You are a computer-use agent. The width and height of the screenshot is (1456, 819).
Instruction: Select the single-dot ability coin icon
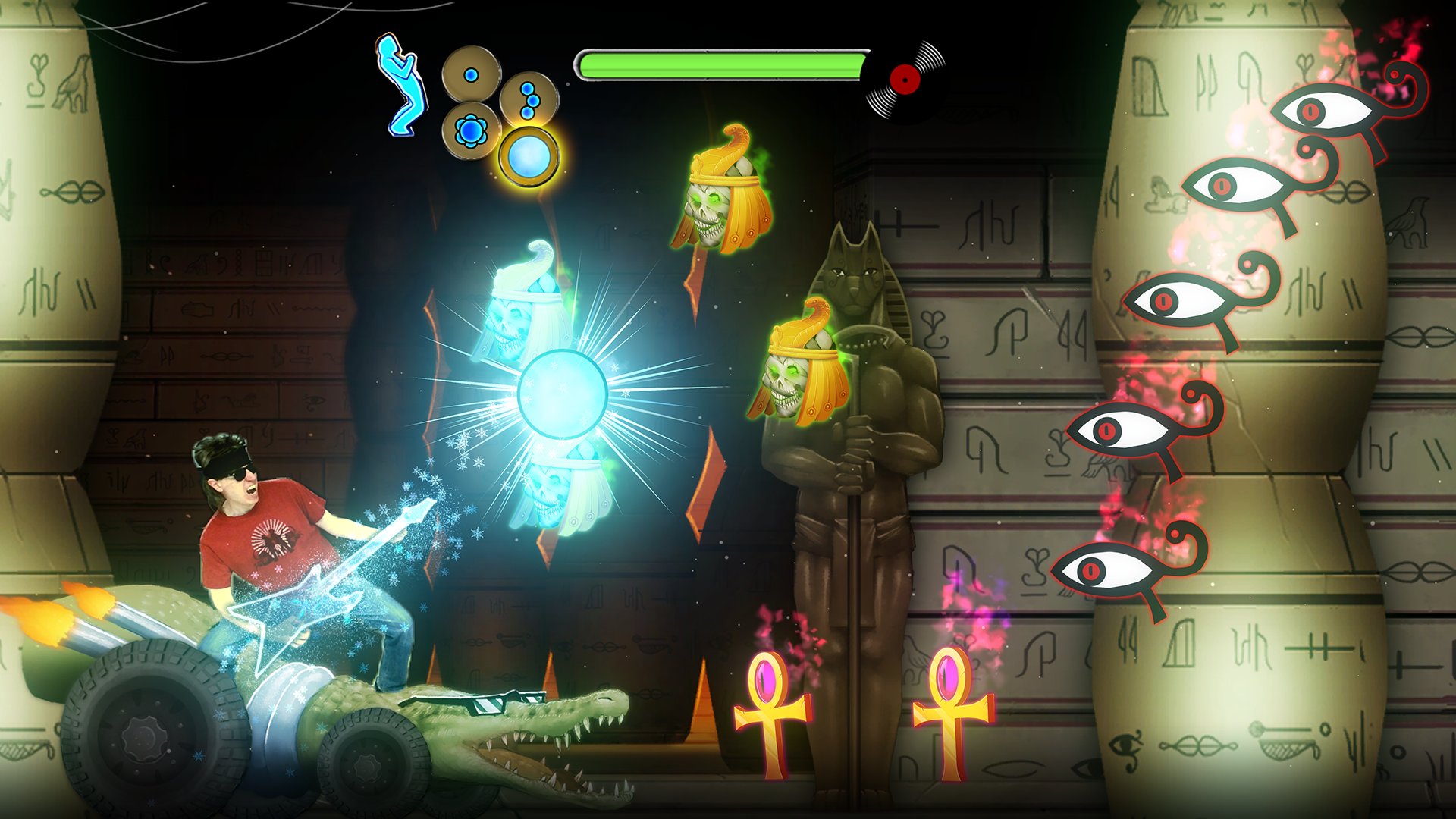pos(470,76)
